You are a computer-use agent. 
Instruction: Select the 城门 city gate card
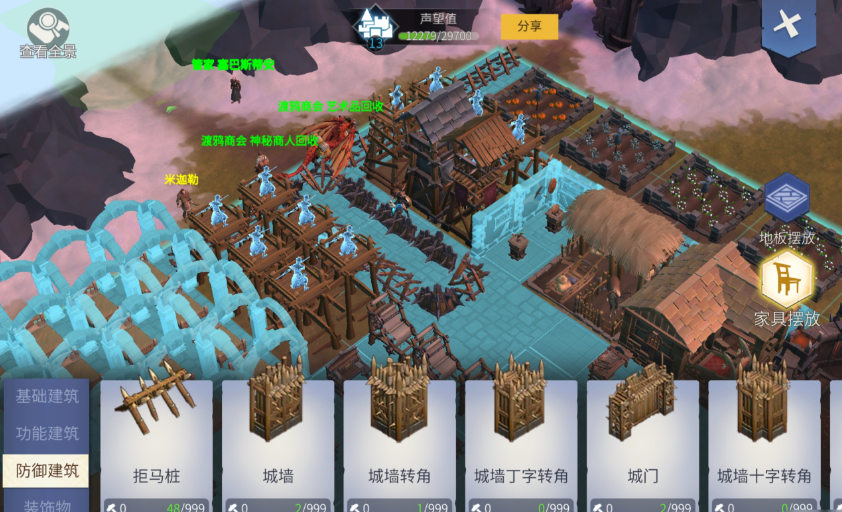(643, 440)
